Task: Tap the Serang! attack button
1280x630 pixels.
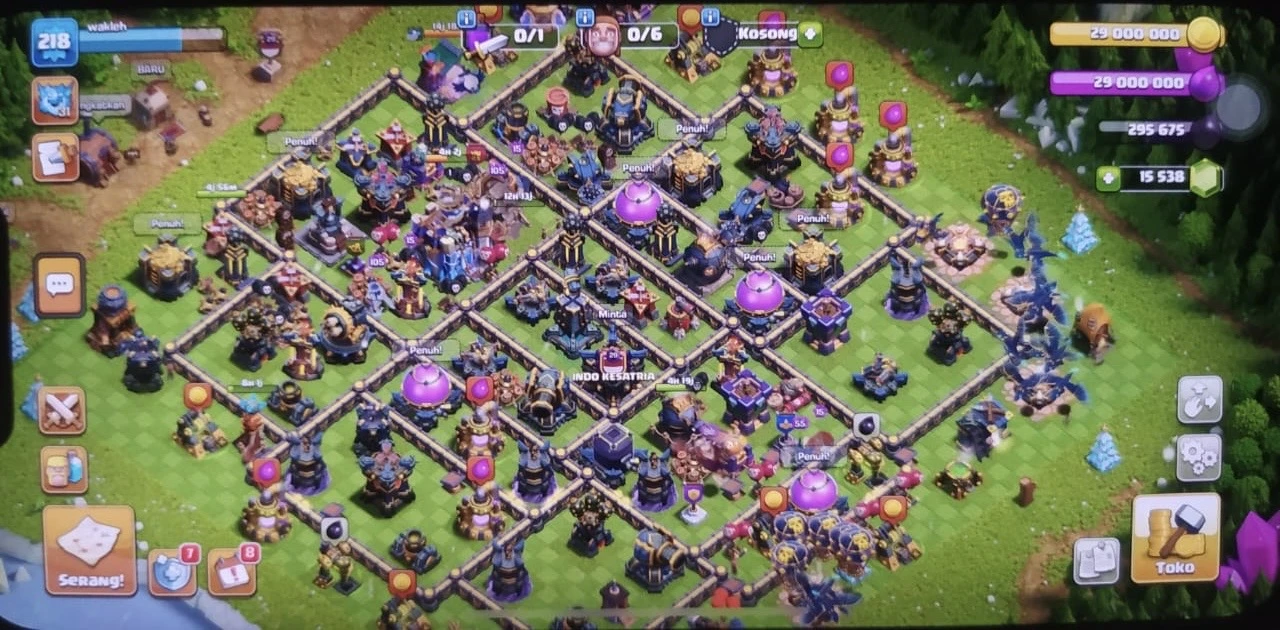Action: pos(90,549)
